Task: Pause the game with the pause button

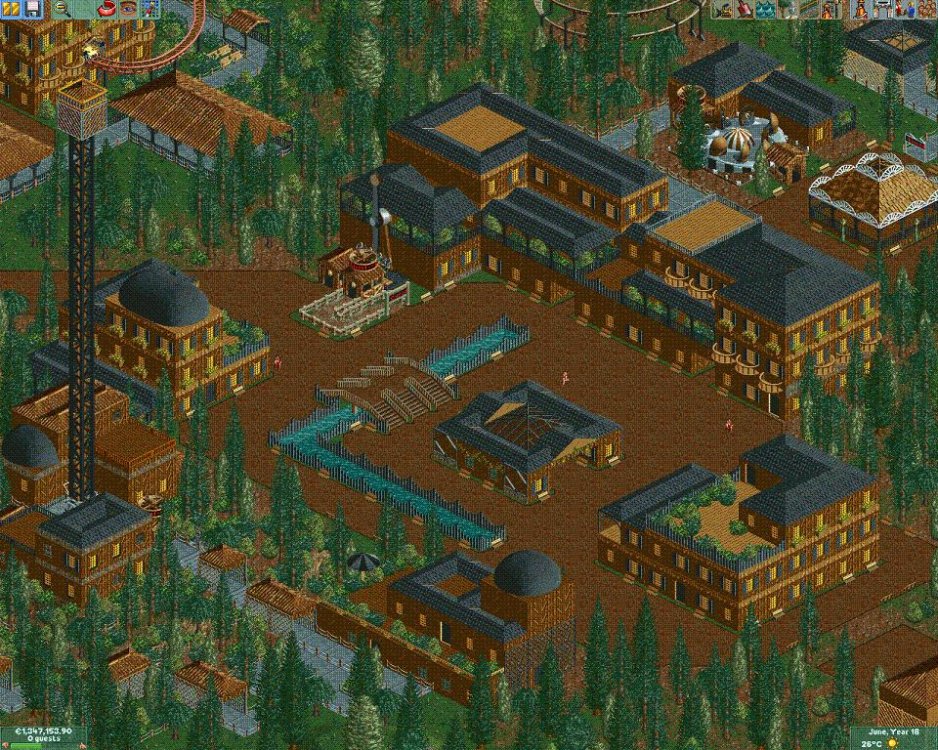Action: 10,9
